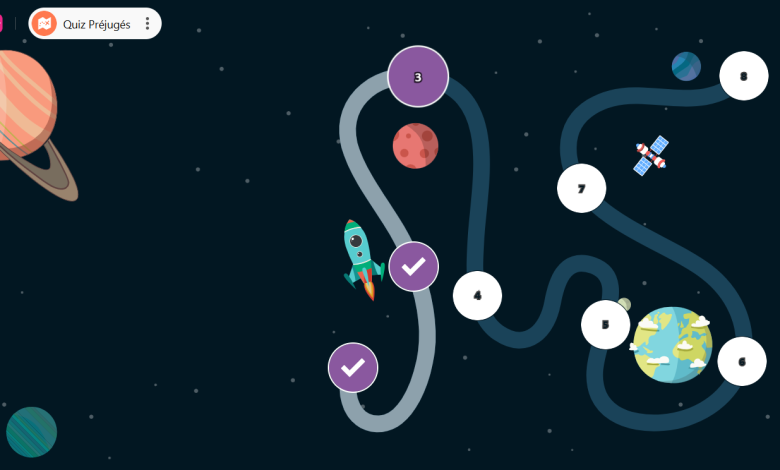This screenshot has height=470, width=780.
Task: Open the three-dot options menu
Action: (148, 24)
